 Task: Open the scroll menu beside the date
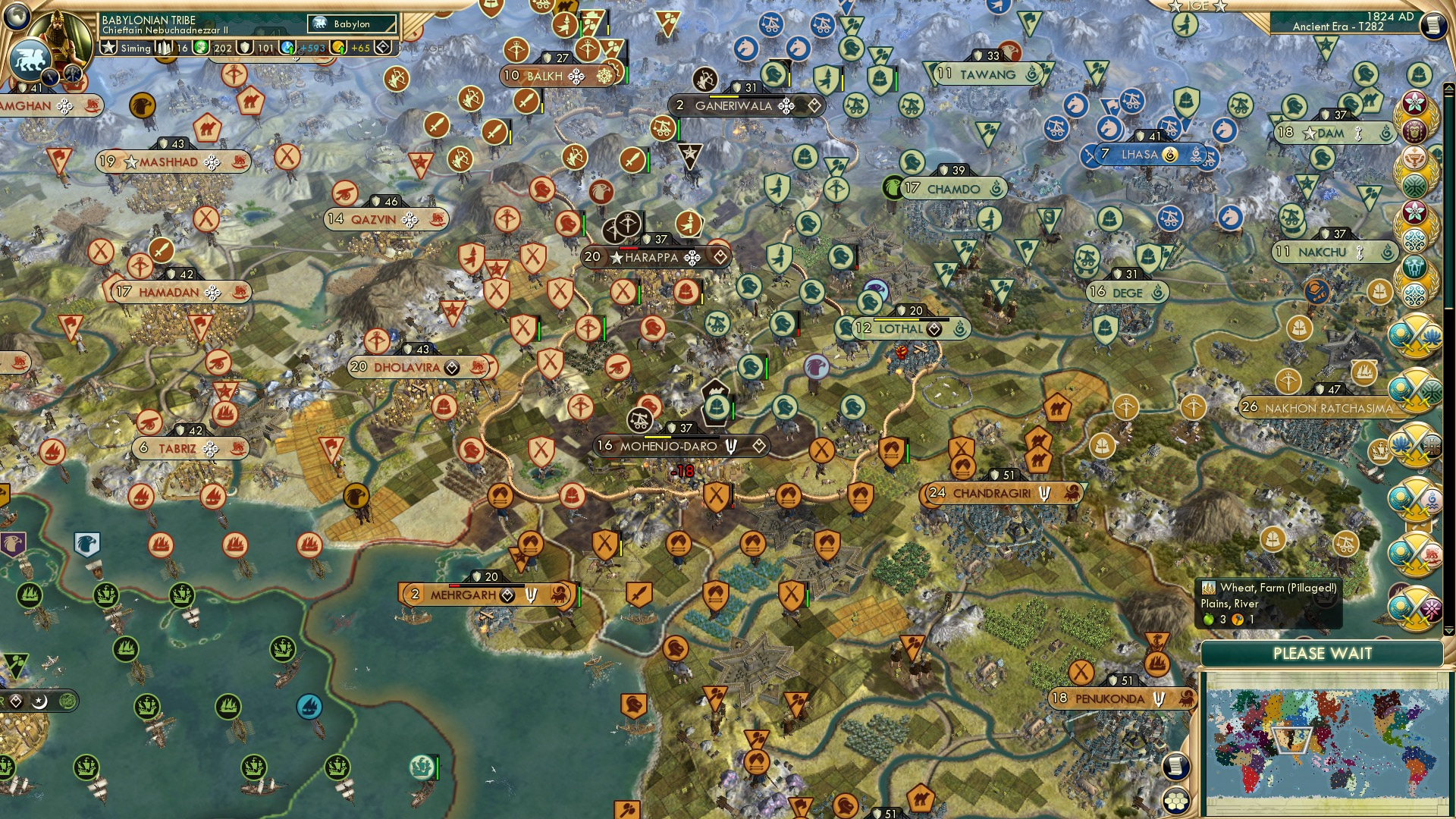point(1433,25)
